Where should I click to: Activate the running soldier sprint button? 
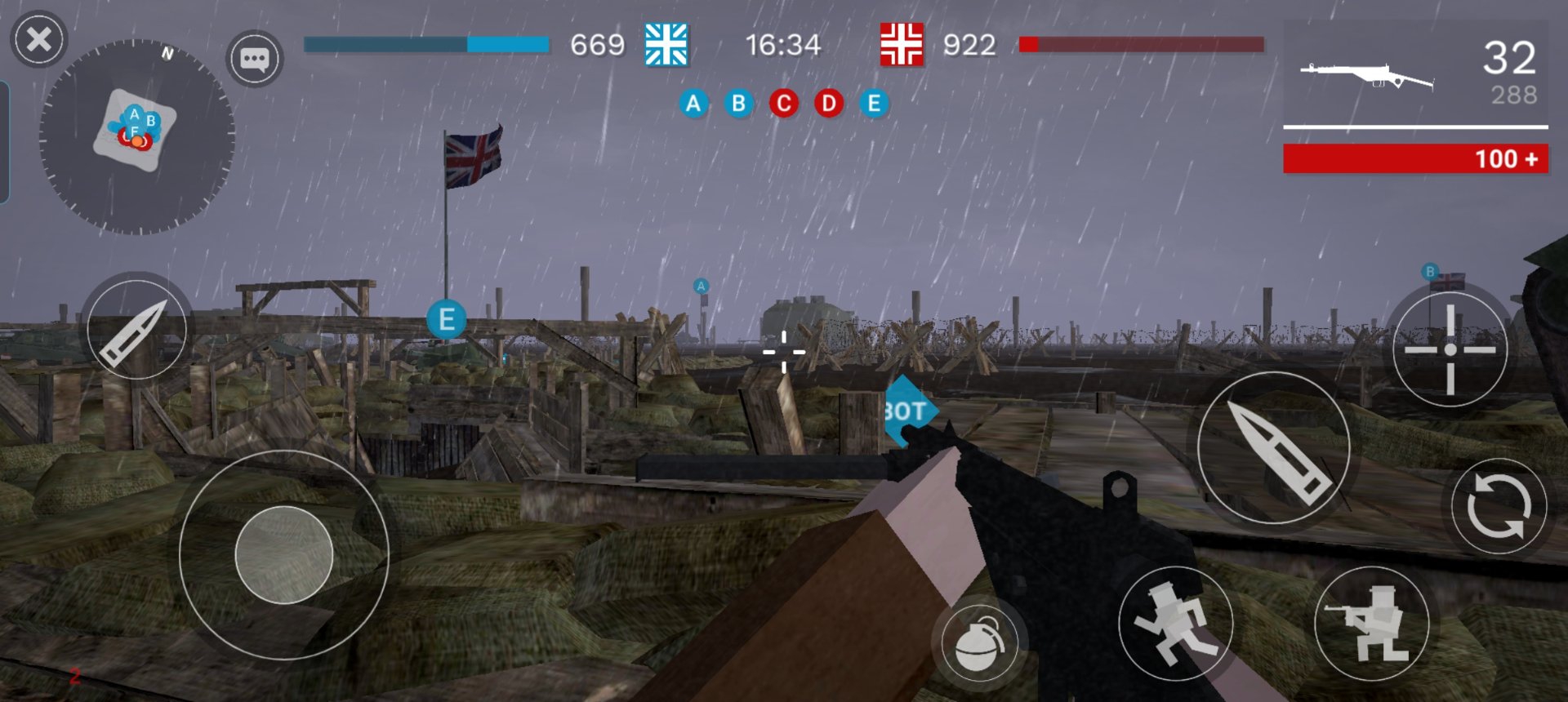pyautogui.click(x=1175, y=624)
